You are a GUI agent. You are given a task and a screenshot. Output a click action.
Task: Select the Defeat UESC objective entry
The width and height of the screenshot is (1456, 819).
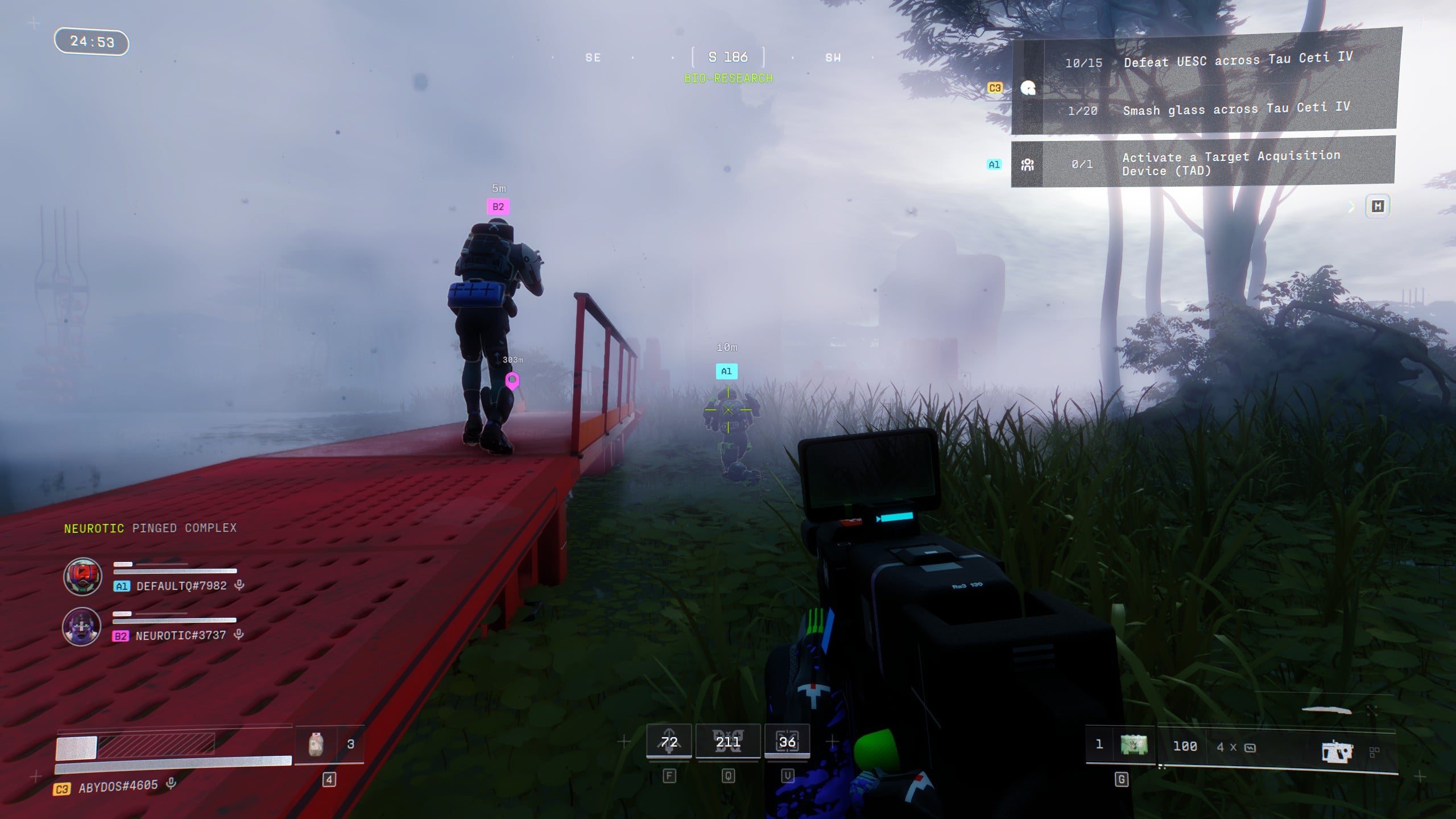[1236, 60]
